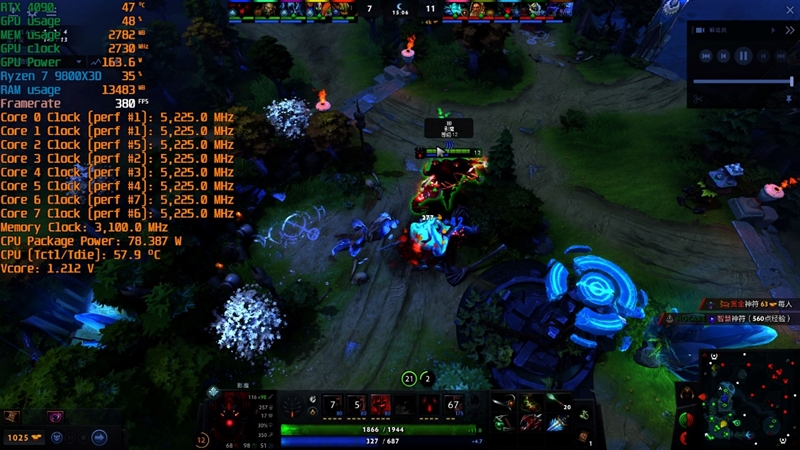Screen dimensions: 800x450
Task: Activate the ability showing cooldown 67
Action: coord(455,405)
